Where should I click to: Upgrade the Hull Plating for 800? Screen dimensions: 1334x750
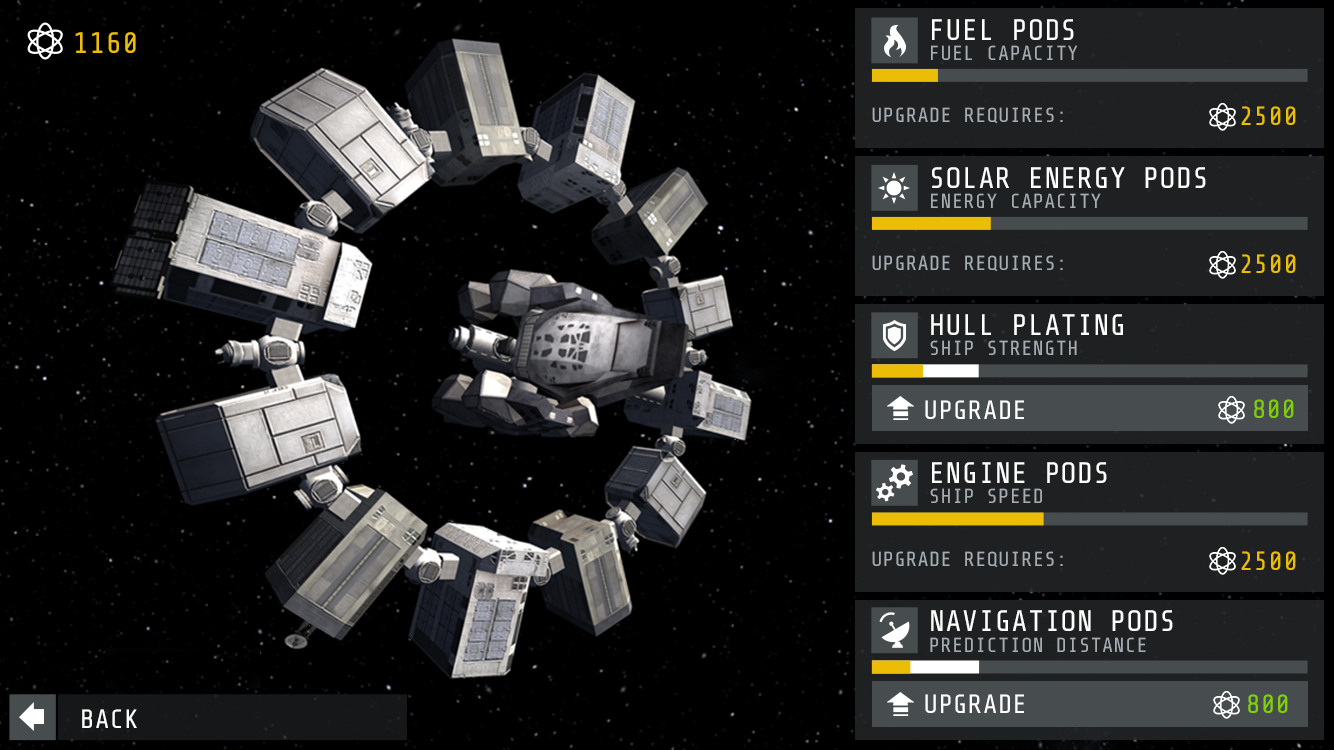1089,409
